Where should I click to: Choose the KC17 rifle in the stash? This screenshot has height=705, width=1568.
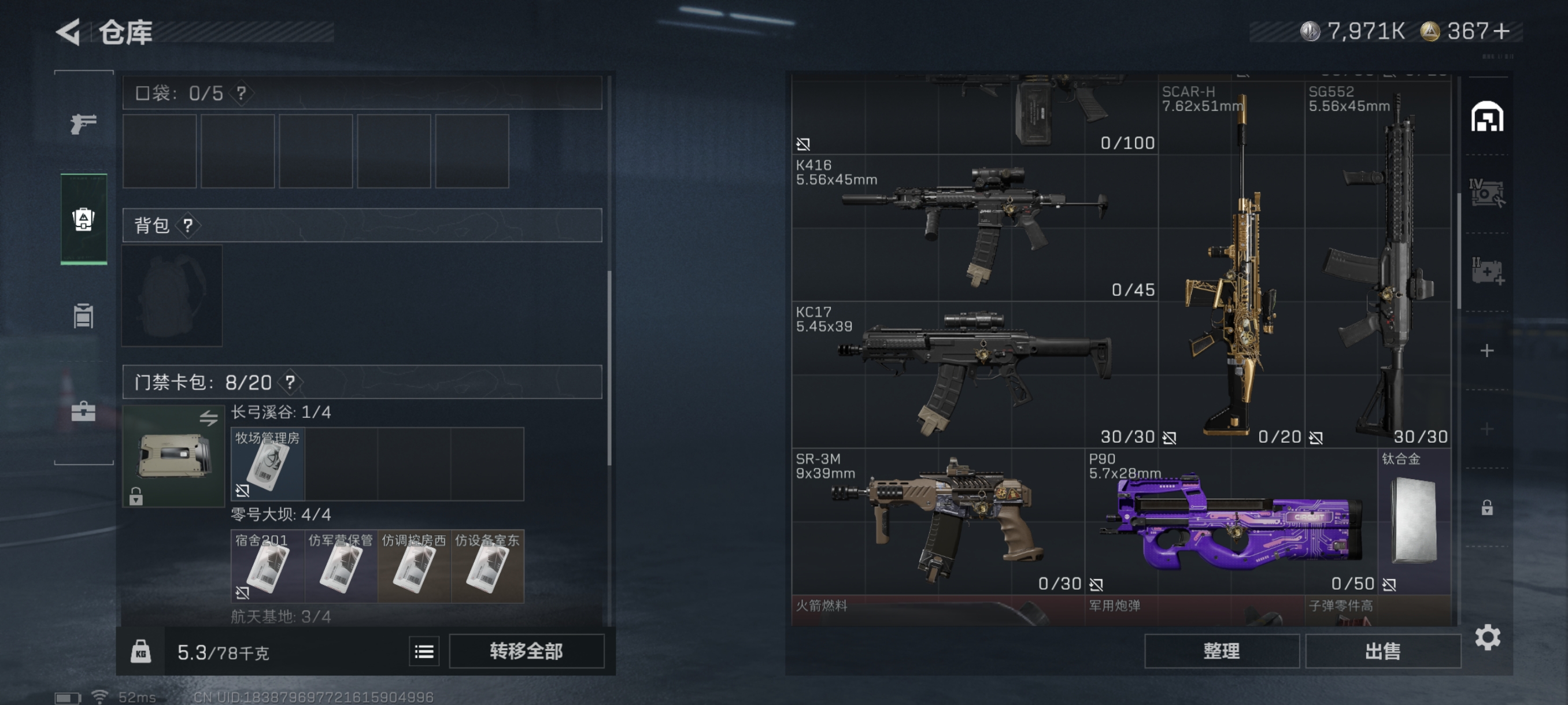(x=974, y=374)
